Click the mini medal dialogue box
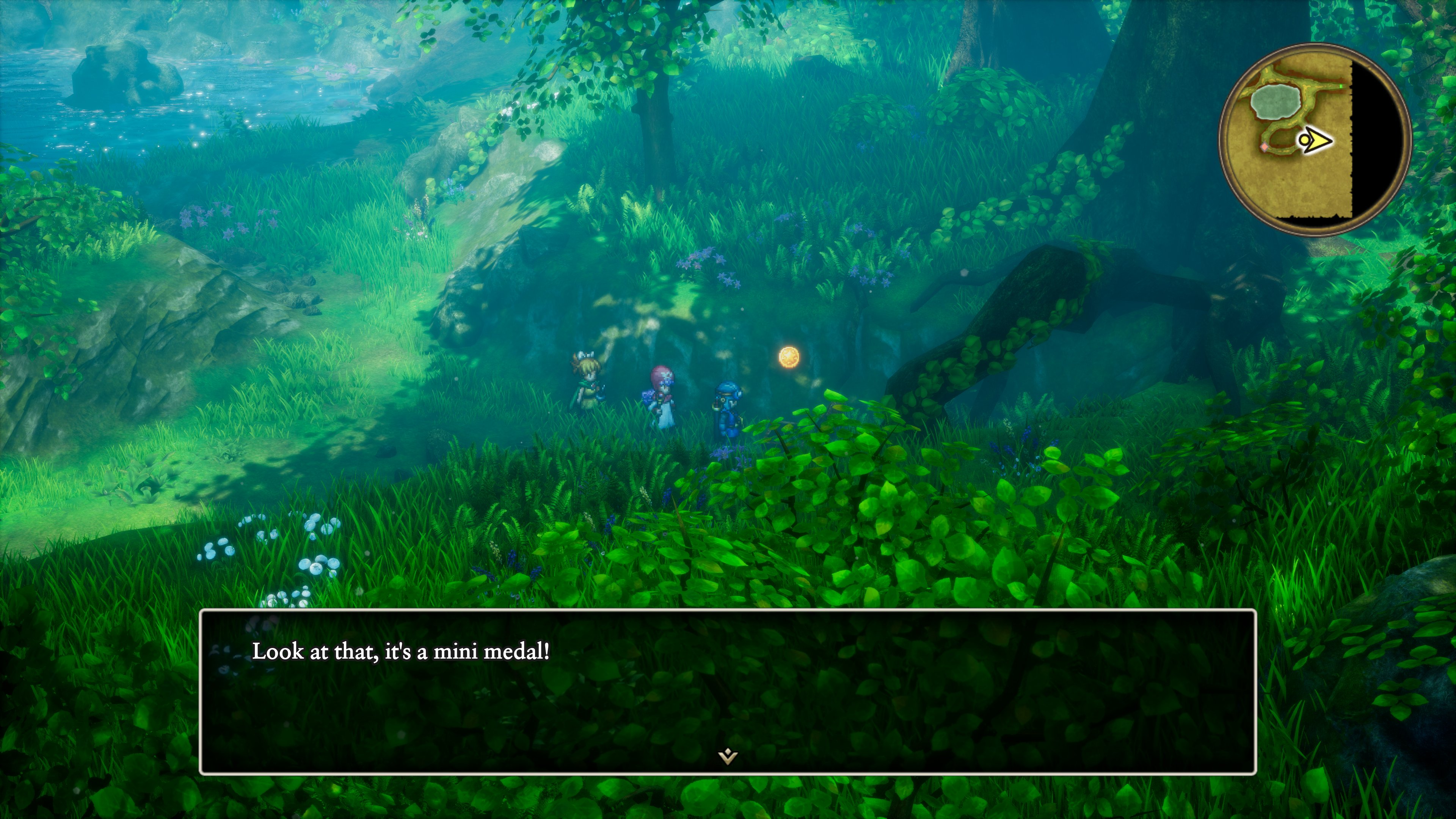Screen dimensions: 1456x819 [728, 691]
